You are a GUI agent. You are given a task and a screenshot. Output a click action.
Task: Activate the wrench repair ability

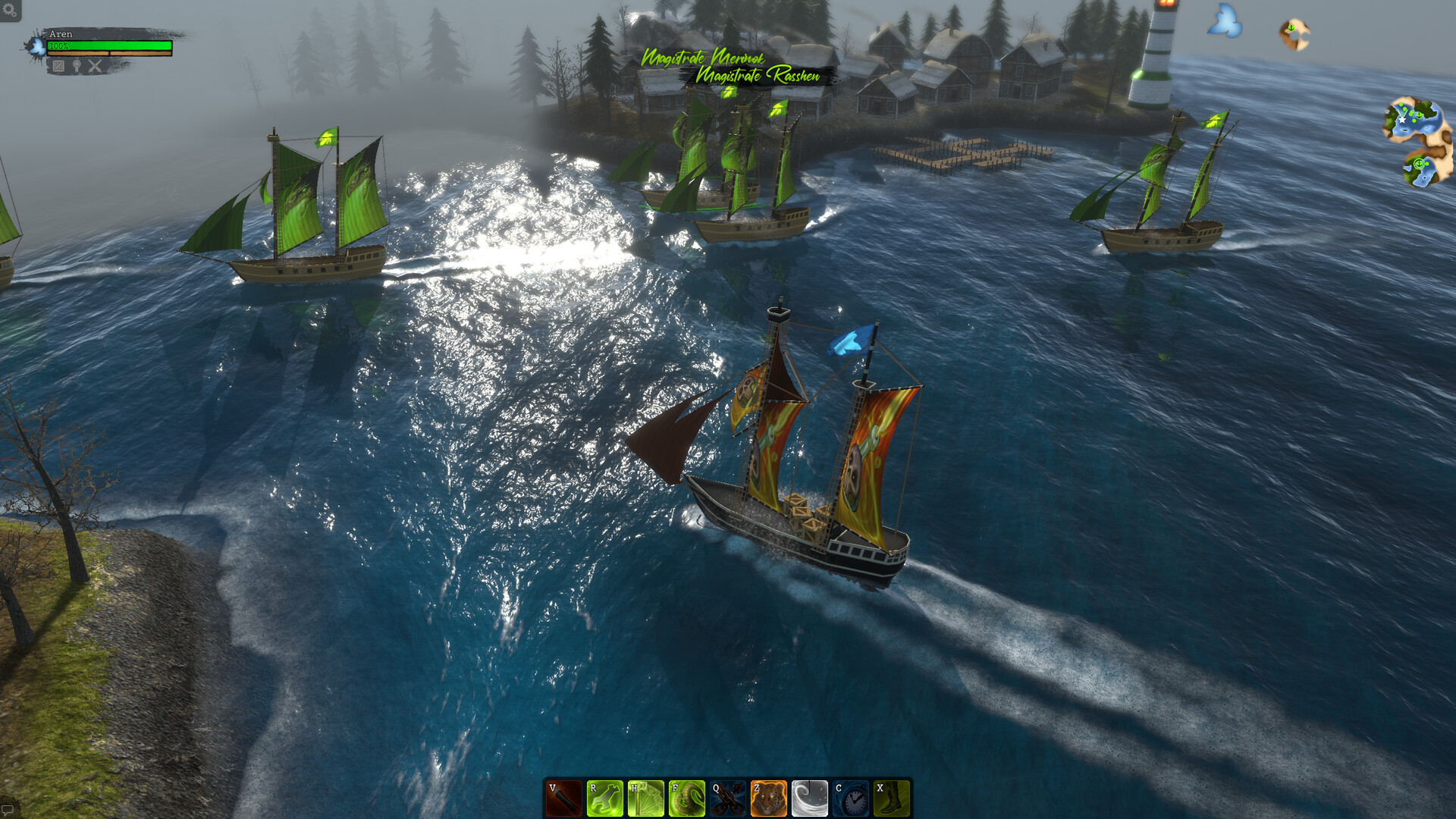coord(604,799)
